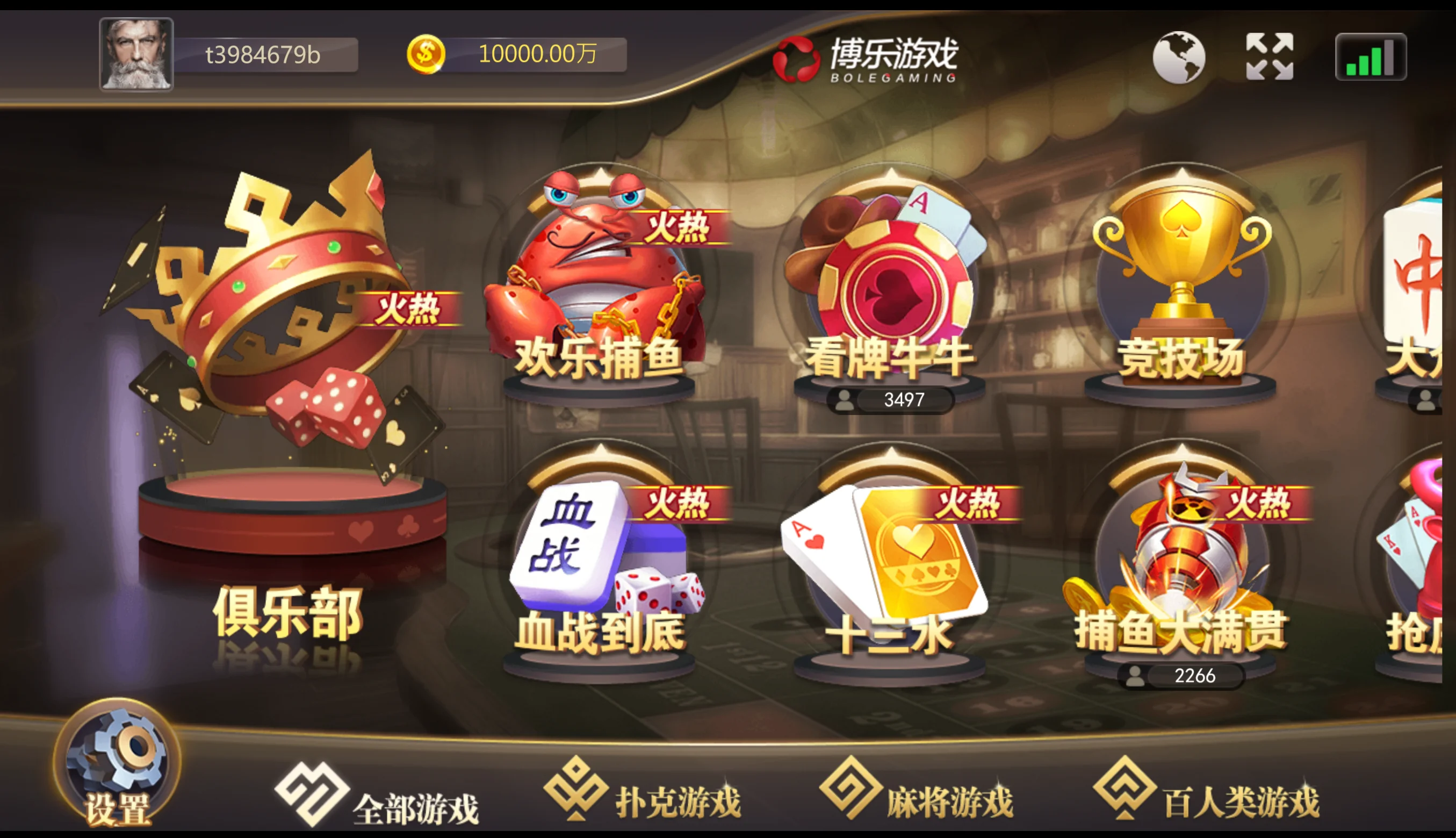Viewport: 1456px width, 838px height.
Task: Switch to the 扑克游戏 tab
Action: tap(643, 791)
